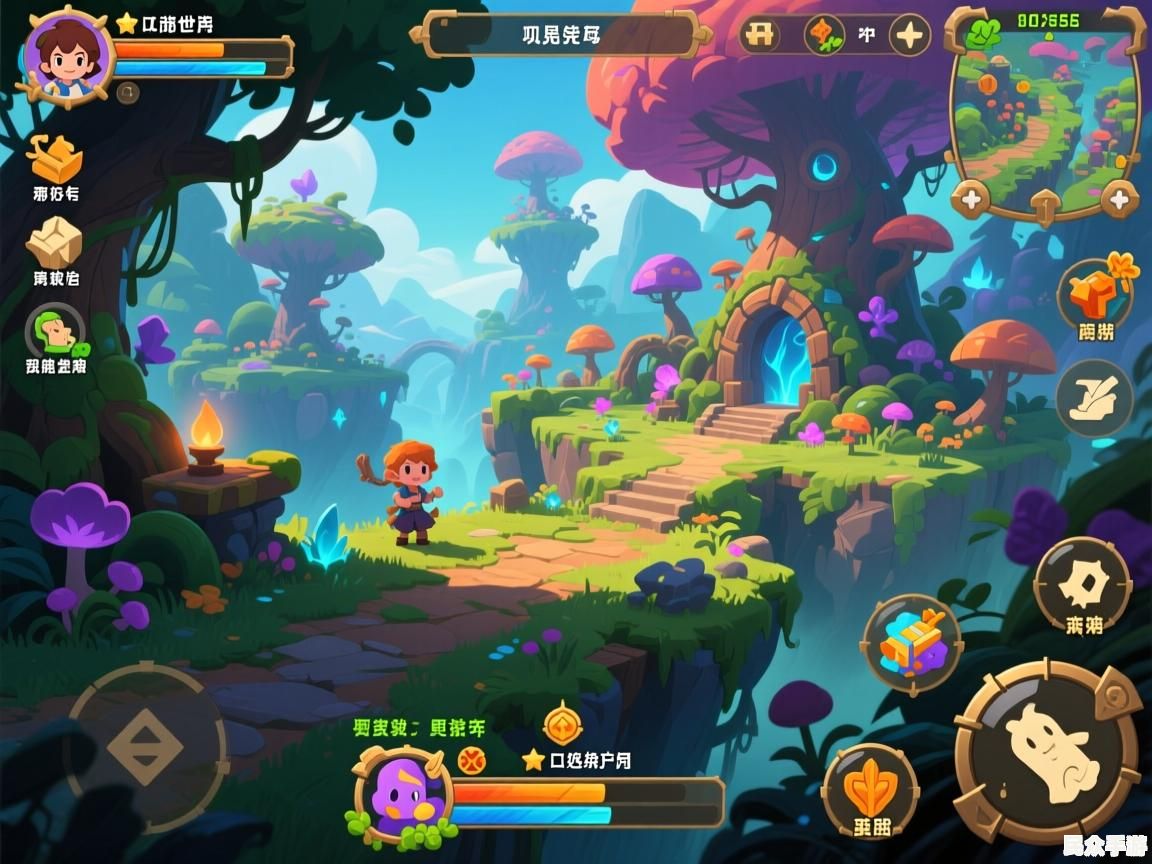Viewport: 1152px width, 864px height.
Task: Click the minimap's left plus button
Action: point(971,199)
